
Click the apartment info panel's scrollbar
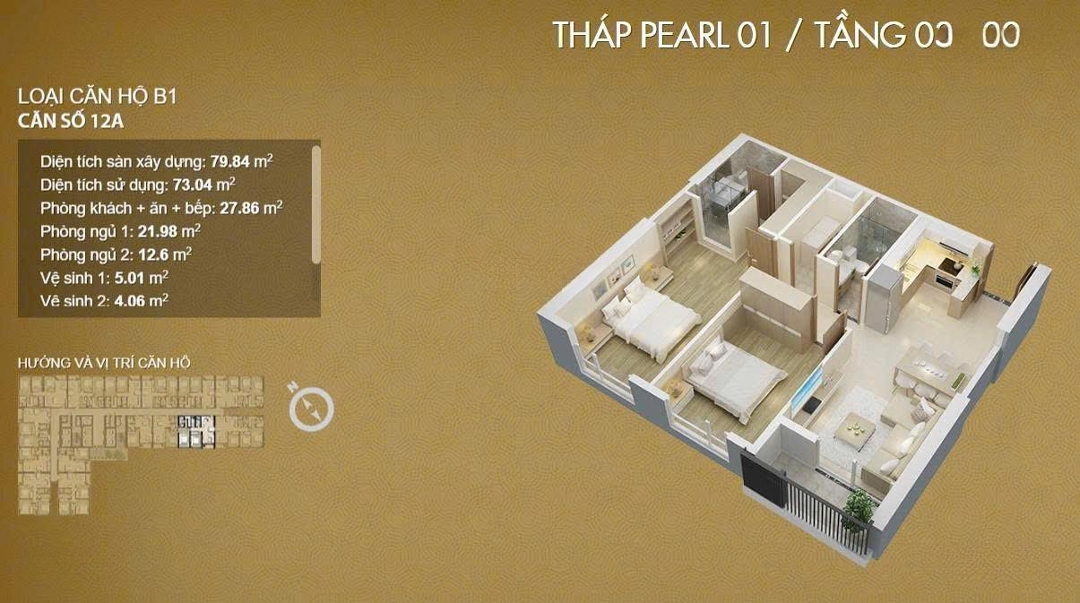pyautogui.click(x=316, y=205)
